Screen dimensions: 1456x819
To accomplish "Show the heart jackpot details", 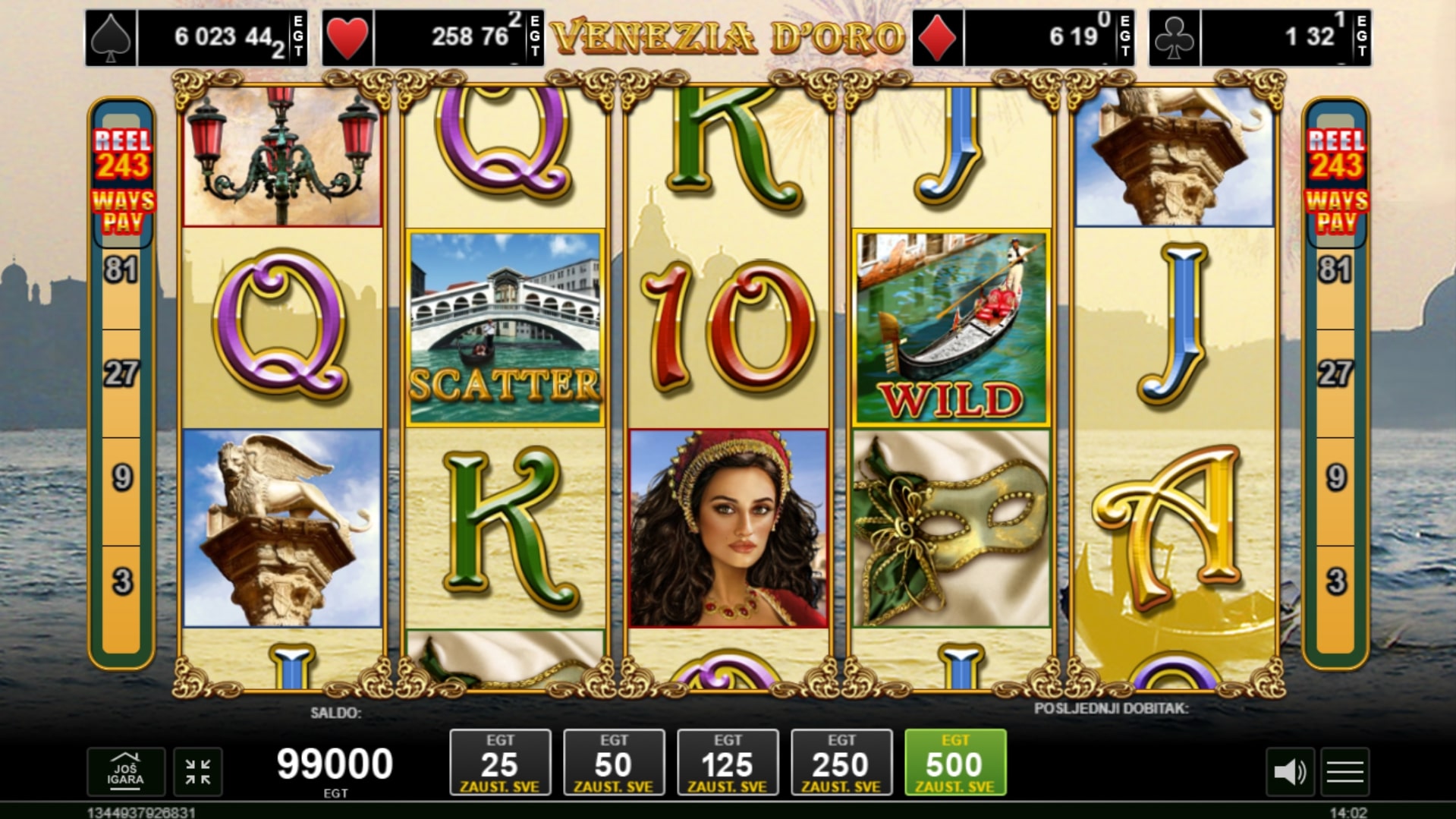I will 432,37.
